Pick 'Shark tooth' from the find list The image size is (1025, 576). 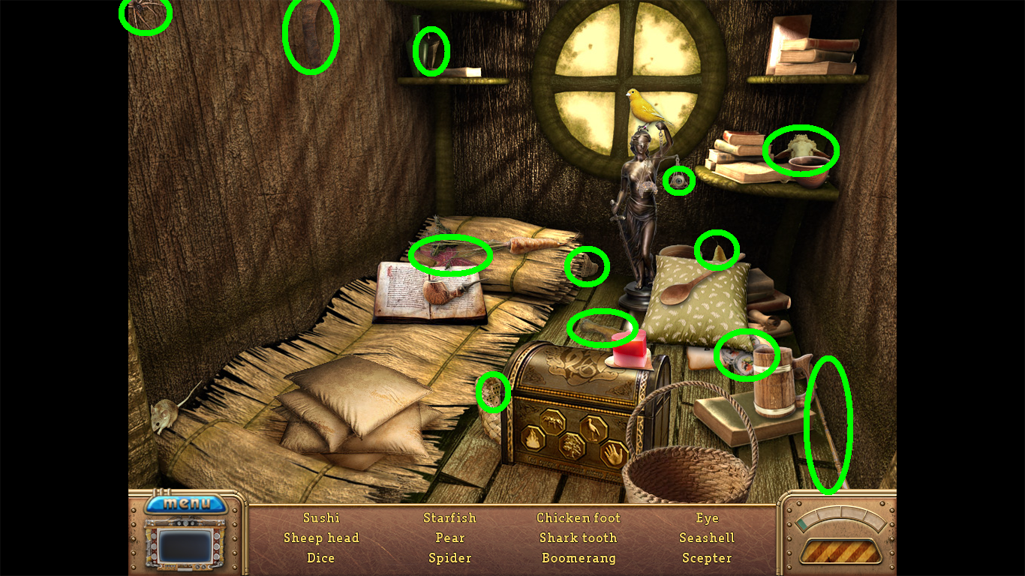(x=578, y=538)
